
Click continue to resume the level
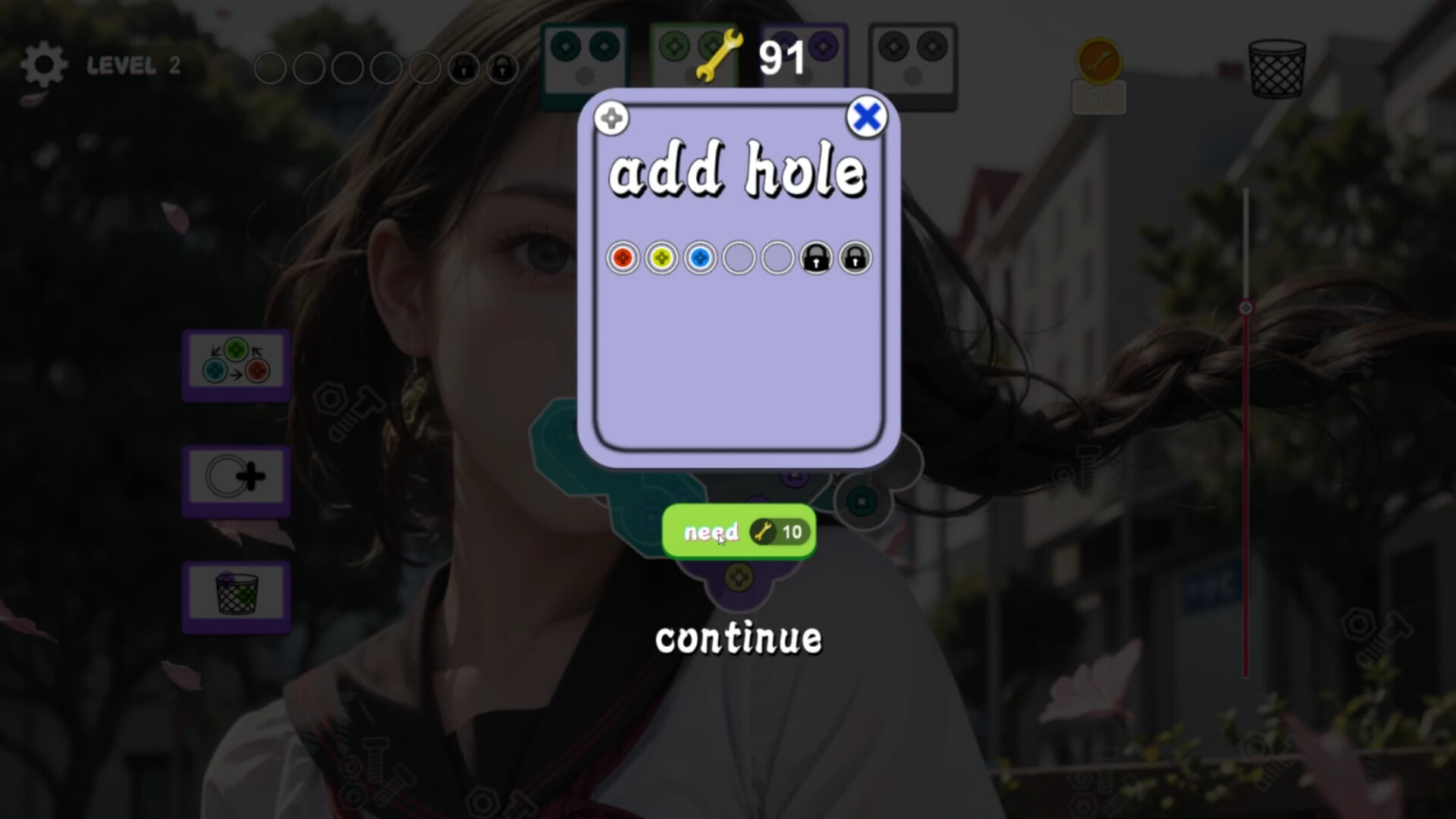[x=738, y=639]
